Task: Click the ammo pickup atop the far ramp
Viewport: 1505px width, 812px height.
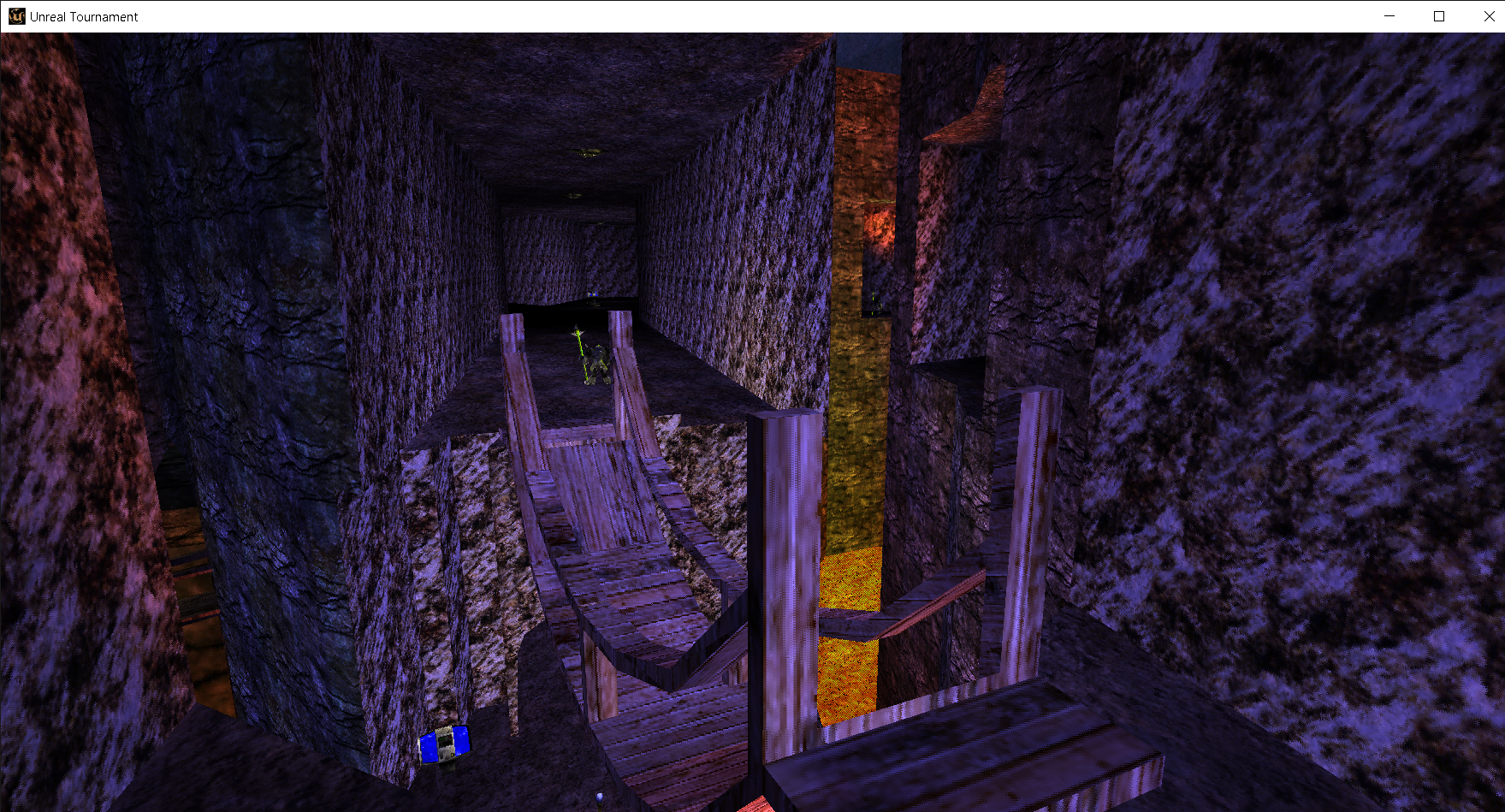Action: (594, 296)
